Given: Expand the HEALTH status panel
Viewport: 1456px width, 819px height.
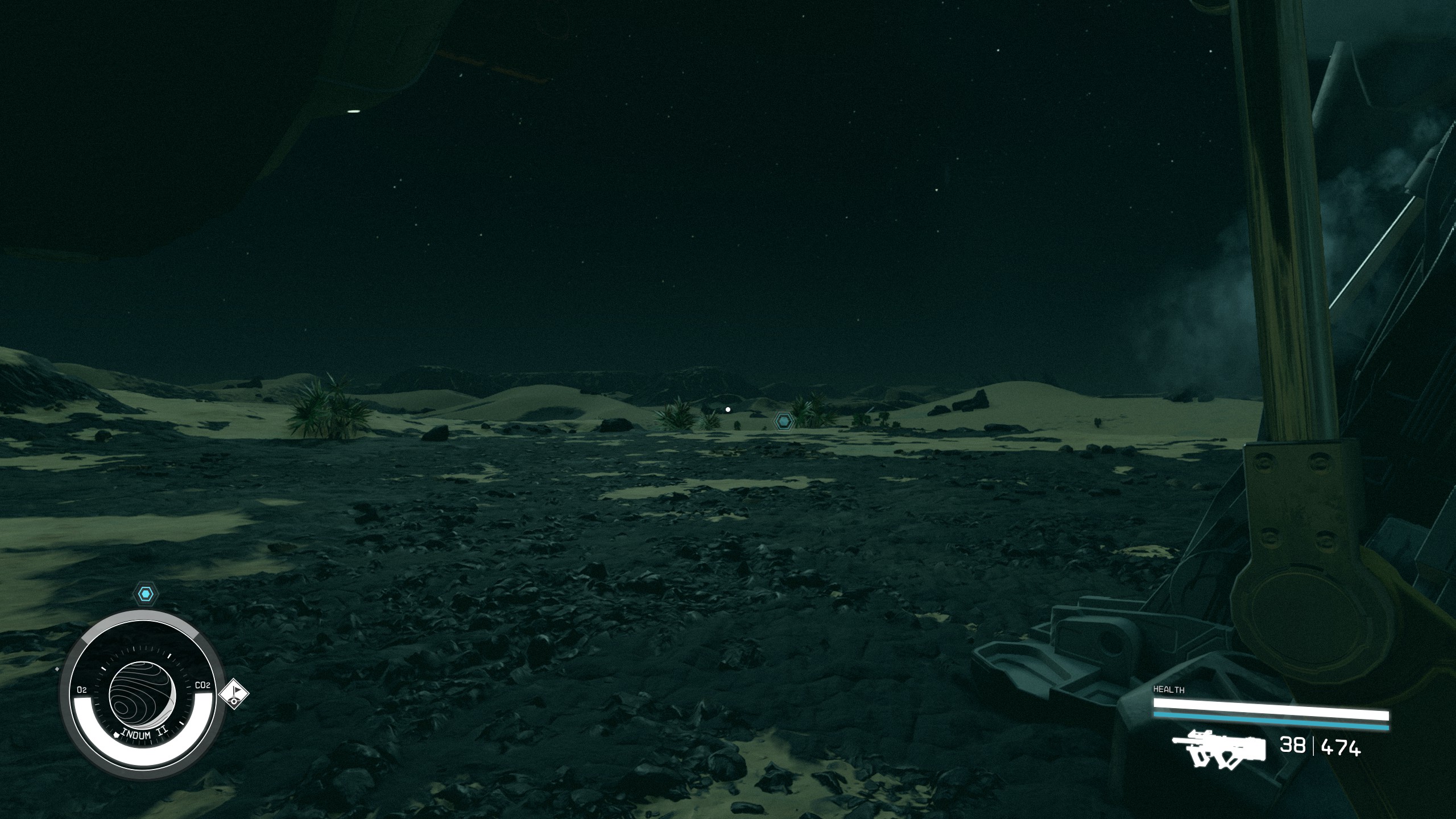Looking at the screenshot, I should tap(1169, 689).
